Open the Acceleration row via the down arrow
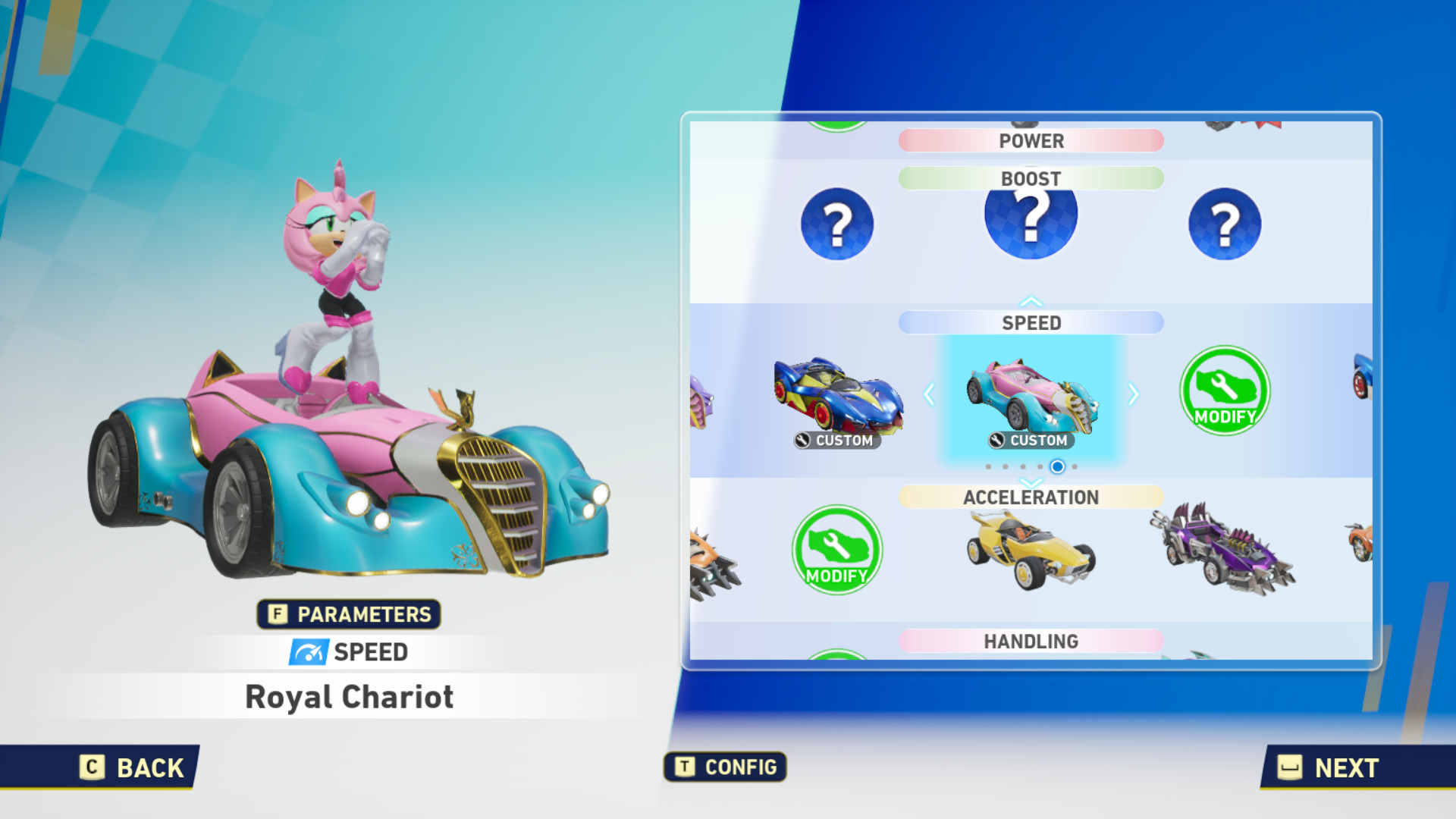Viewport: 1456px width, 819px height. click(1030, 482)
